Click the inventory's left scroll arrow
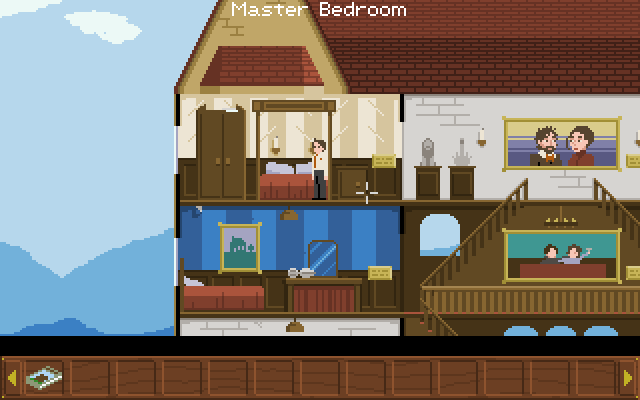640x400 pixels. [x=12, y=378]
